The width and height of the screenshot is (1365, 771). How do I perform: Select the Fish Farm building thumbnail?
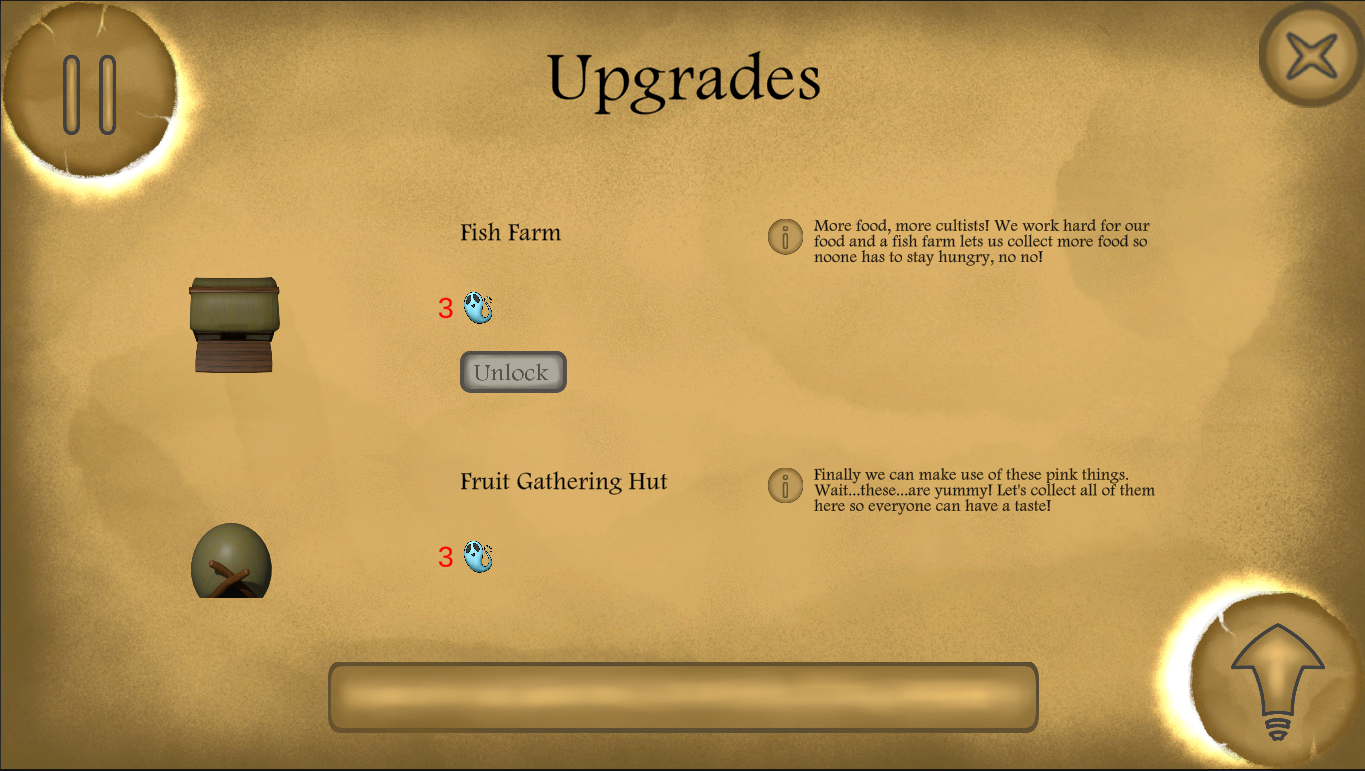click(235, 325)
